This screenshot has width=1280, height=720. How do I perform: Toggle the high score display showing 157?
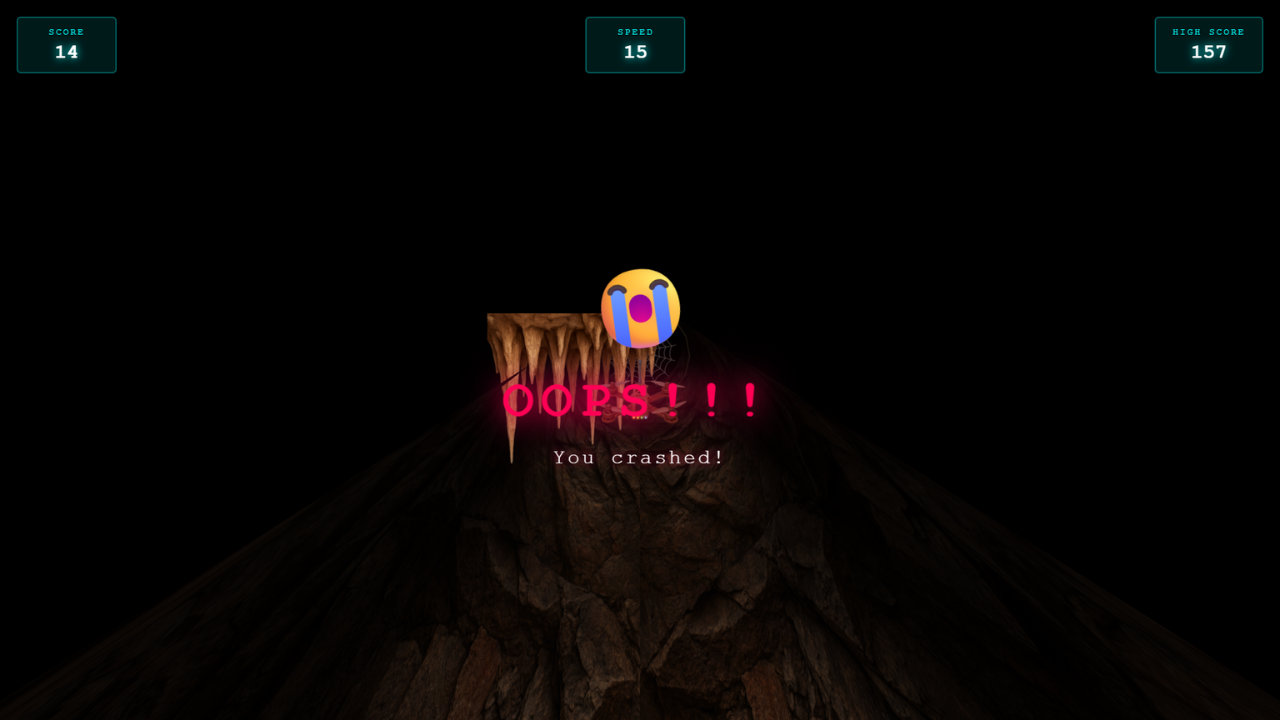pyautogui.click(x=1208, y=52)
